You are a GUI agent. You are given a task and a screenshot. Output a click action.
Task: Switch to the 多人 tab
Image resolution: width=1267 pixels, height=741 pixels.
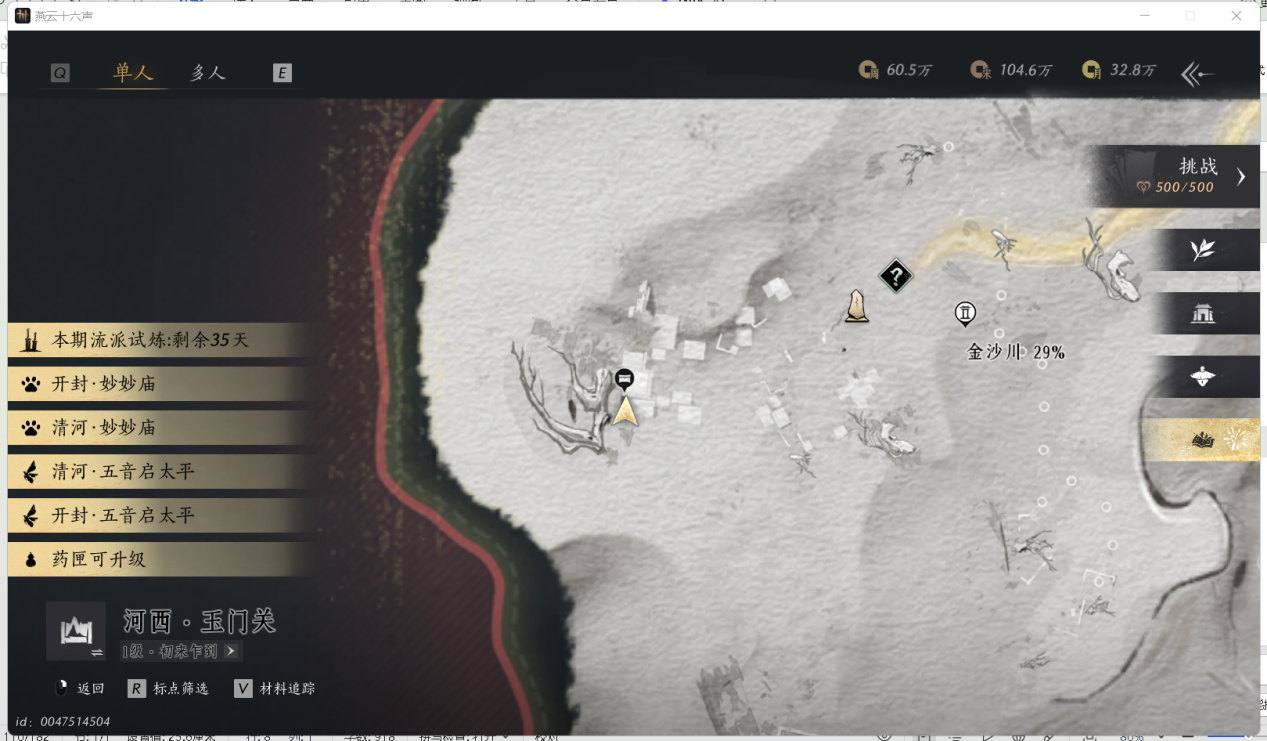[x=208, y=72]
